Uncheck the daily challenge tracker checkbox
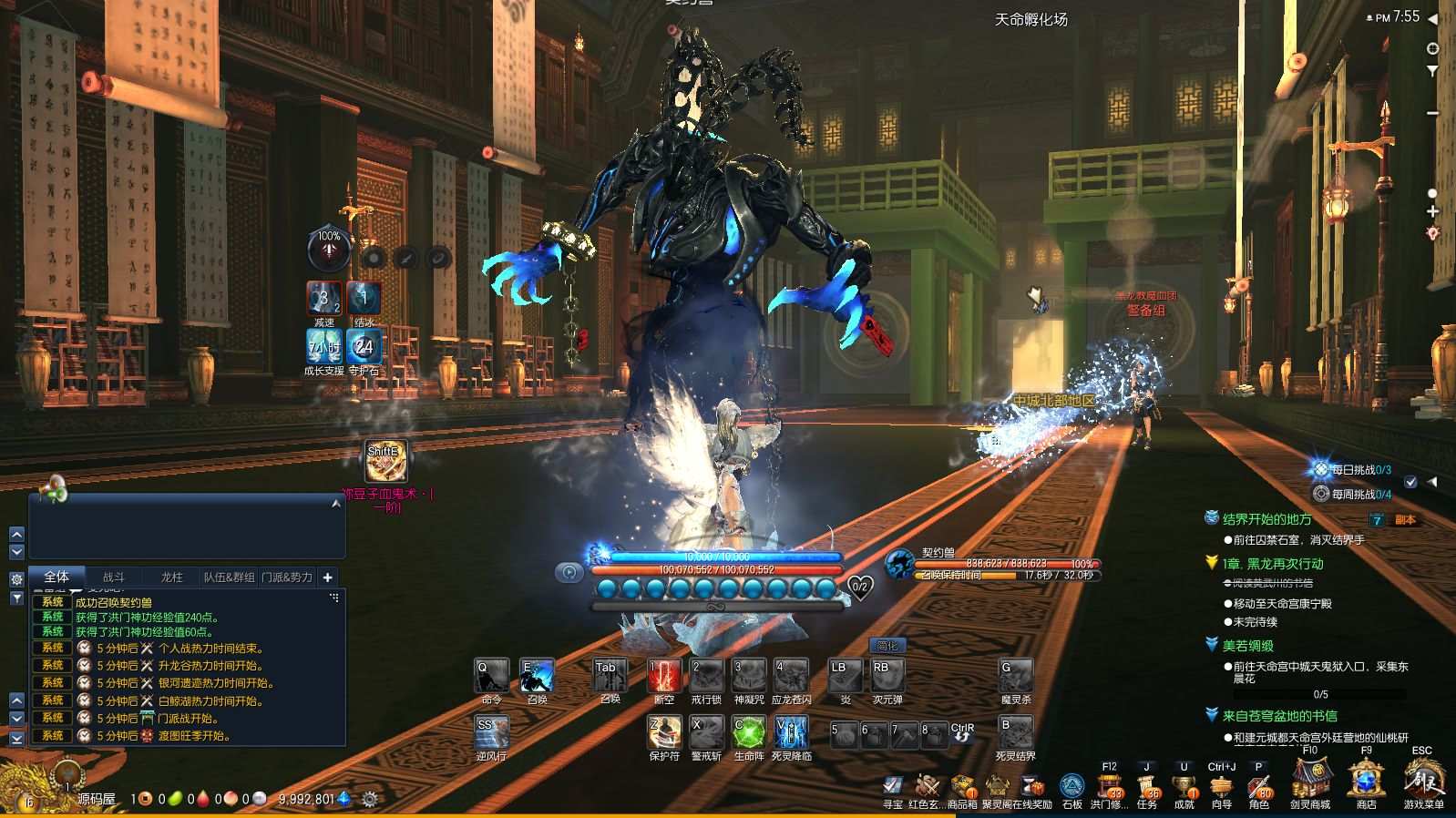The width and height of the screenshot is (1456, 818). [x=1410, y=483]
